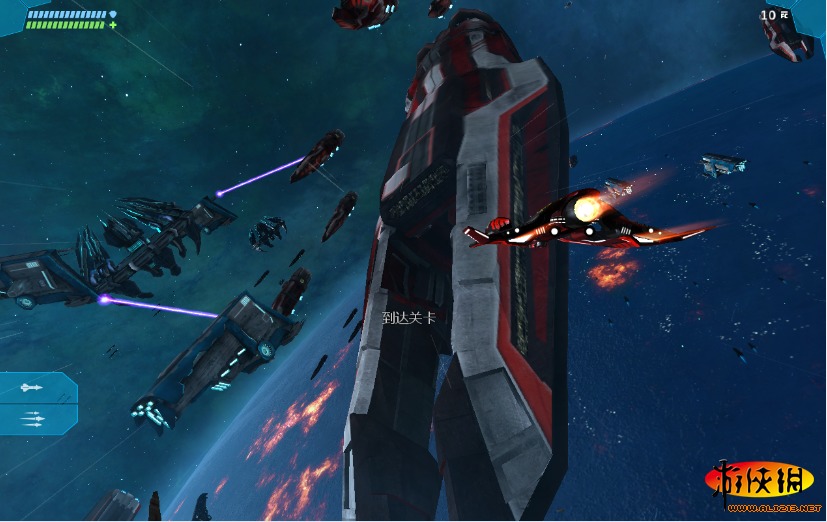
Task: Launch the triple missile swarm weapon
Action: (32, 419)
